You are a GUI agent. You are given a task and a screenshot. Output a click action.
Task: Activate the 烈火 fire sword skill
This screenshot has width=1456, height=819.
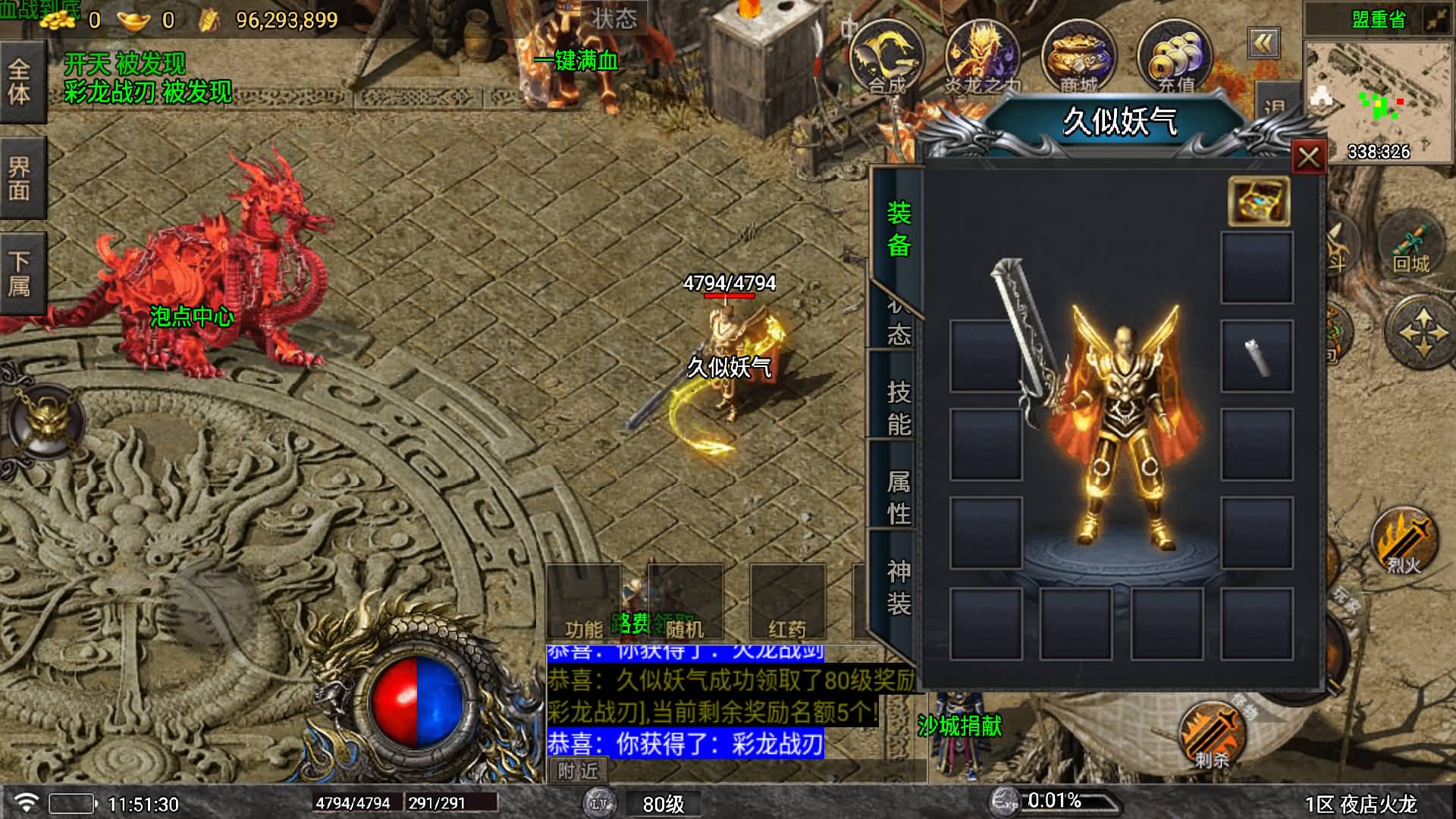tap(1404, 541)
